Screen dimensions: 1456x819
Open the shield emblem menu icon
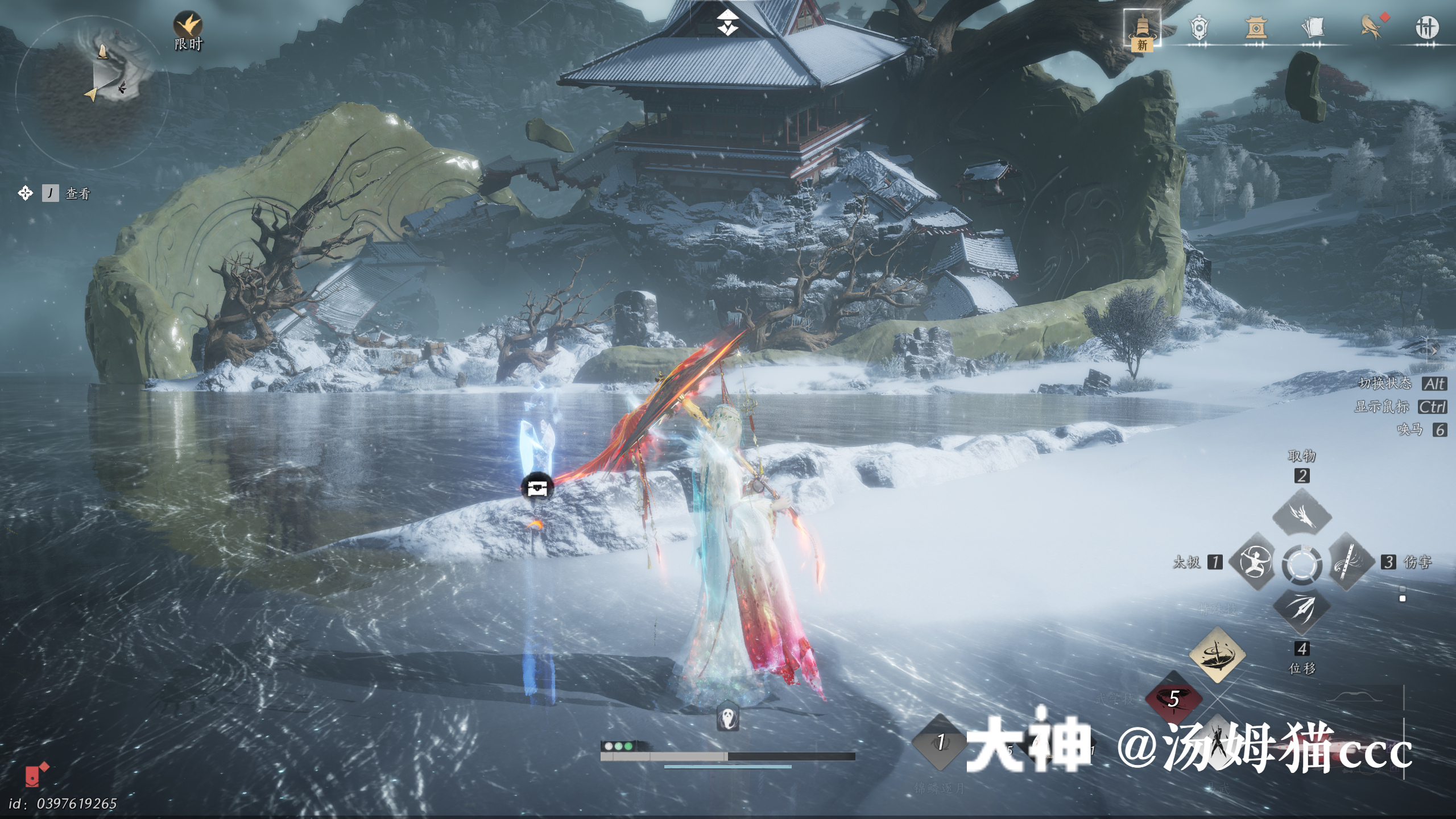[x=1199, y=27]
